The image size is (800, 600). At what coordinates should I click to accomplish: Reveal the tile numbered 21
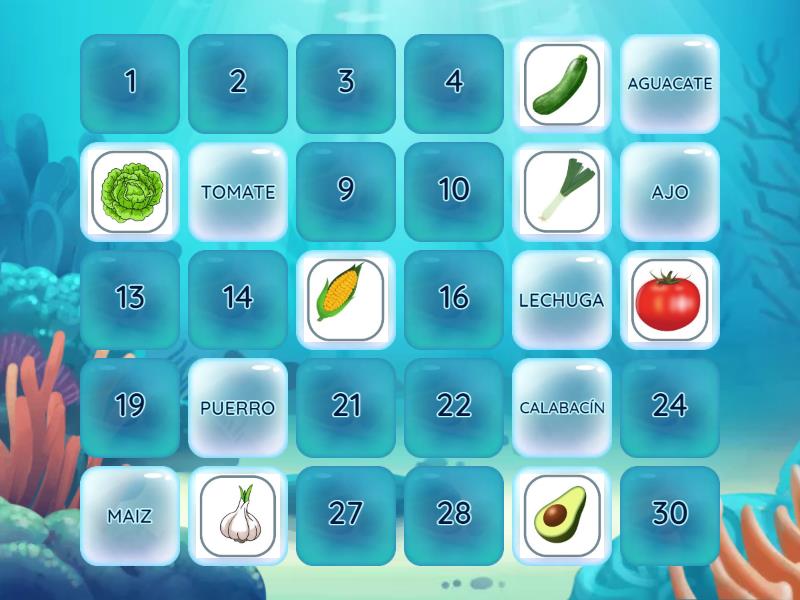pyautogui.click(x=346, y=407)
